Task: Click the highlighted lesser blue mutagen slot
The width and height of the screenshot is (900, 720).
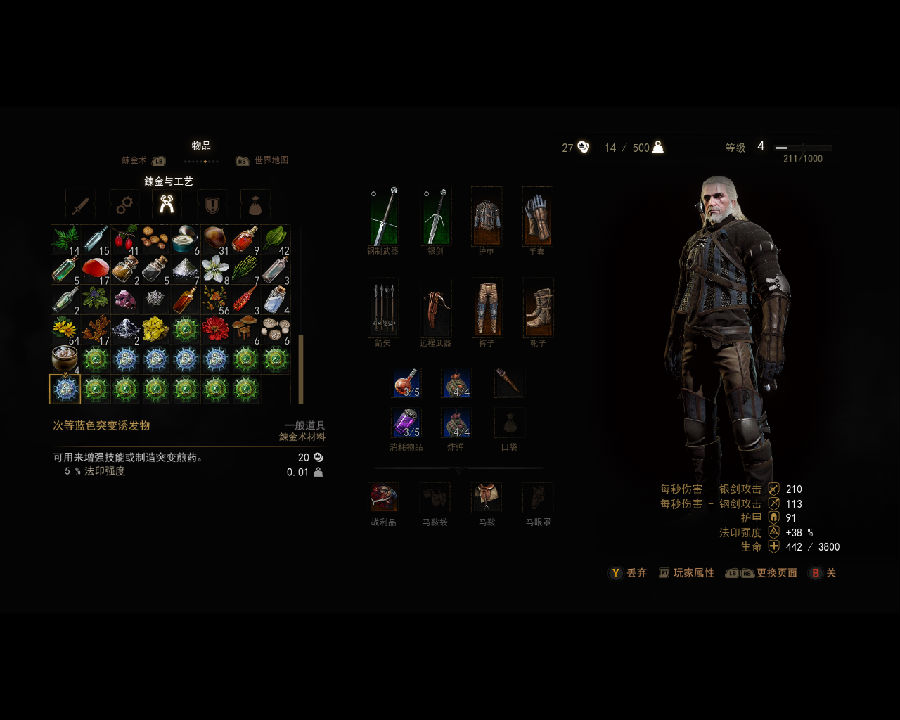Action: [65, 389]
